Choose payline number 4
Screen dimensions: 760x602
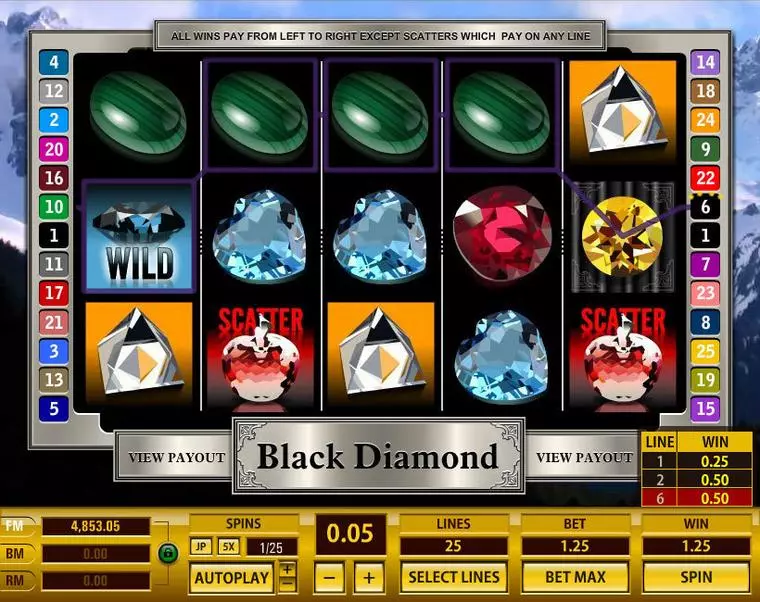(x=53, y=62)
